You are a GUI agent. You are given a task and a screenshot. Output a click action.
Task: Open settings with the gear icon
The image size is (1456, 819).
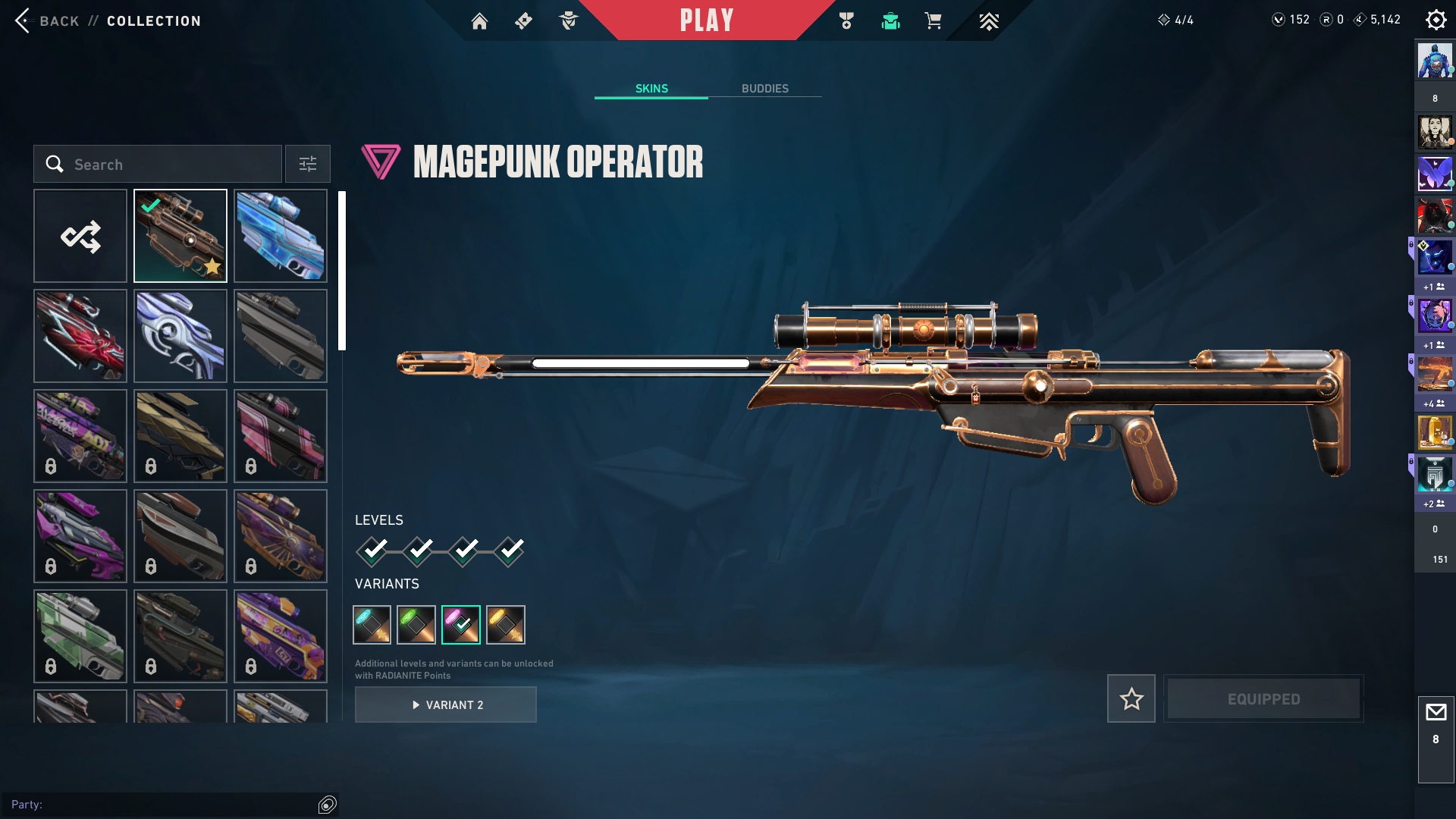click(1436, 20)
